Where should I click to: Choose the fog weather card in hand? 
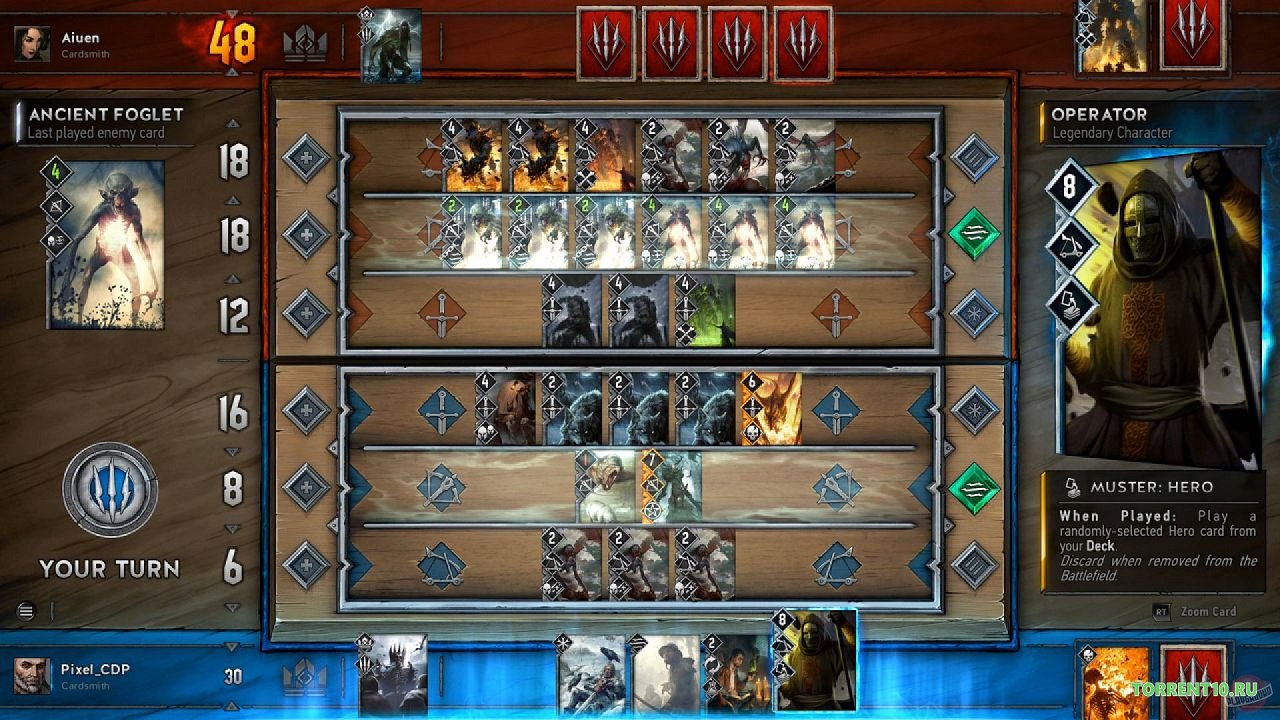(664, 673)
